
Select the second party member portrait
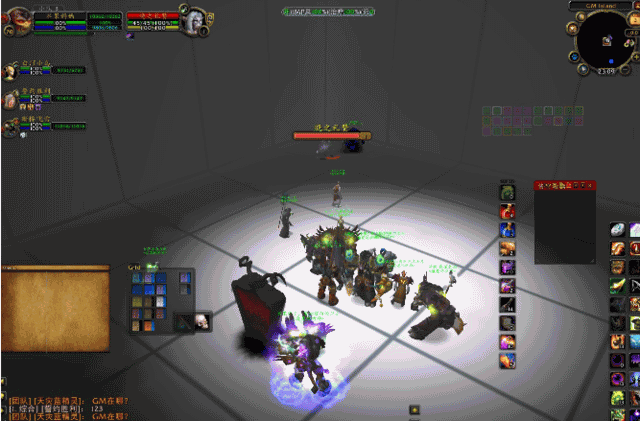(11, 96)
